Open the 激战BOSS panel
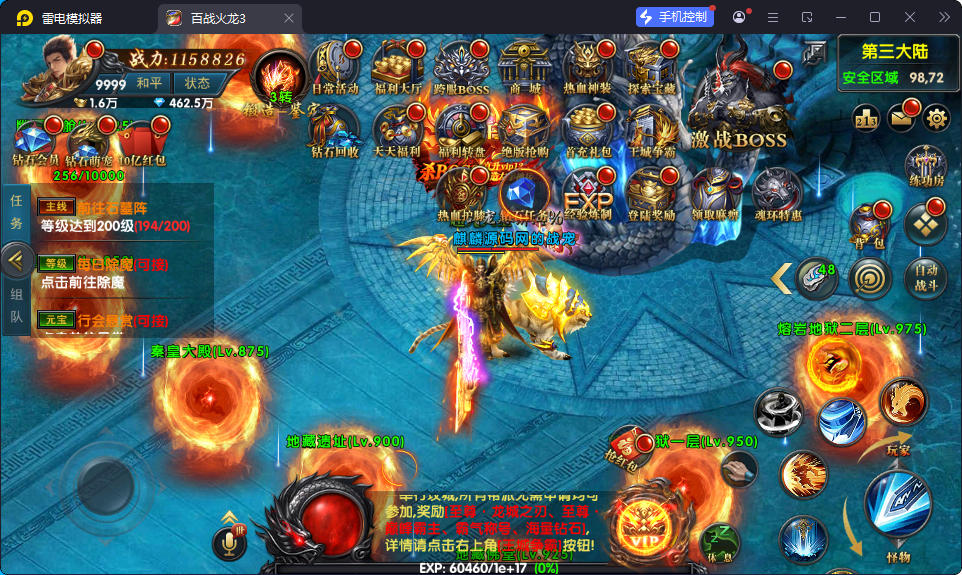Screen dimensions: 962x575 click(x=737, y=108)
